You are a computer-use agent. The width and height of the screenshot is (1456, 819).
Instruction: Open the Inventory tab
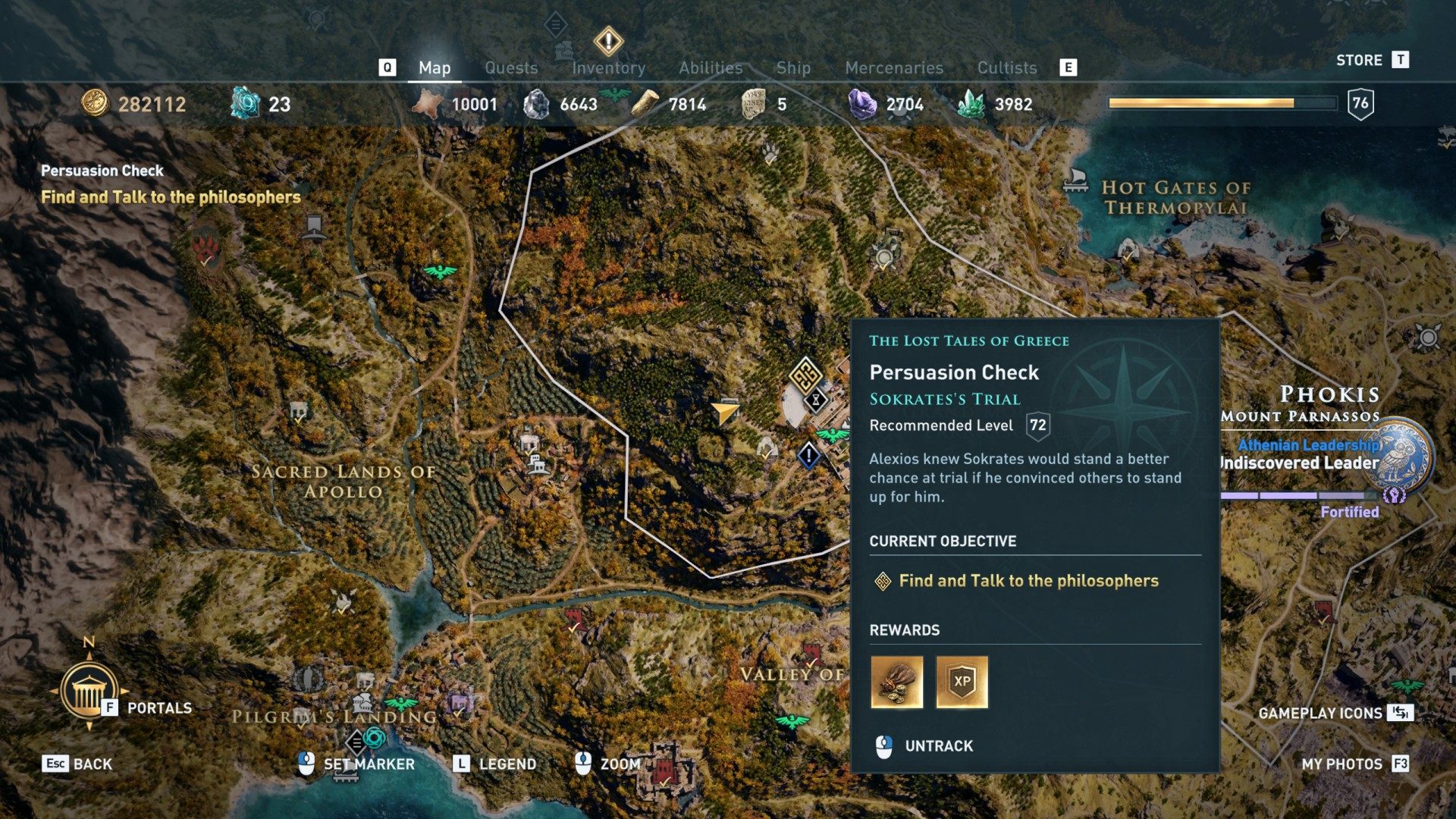[x=608, y=68]
